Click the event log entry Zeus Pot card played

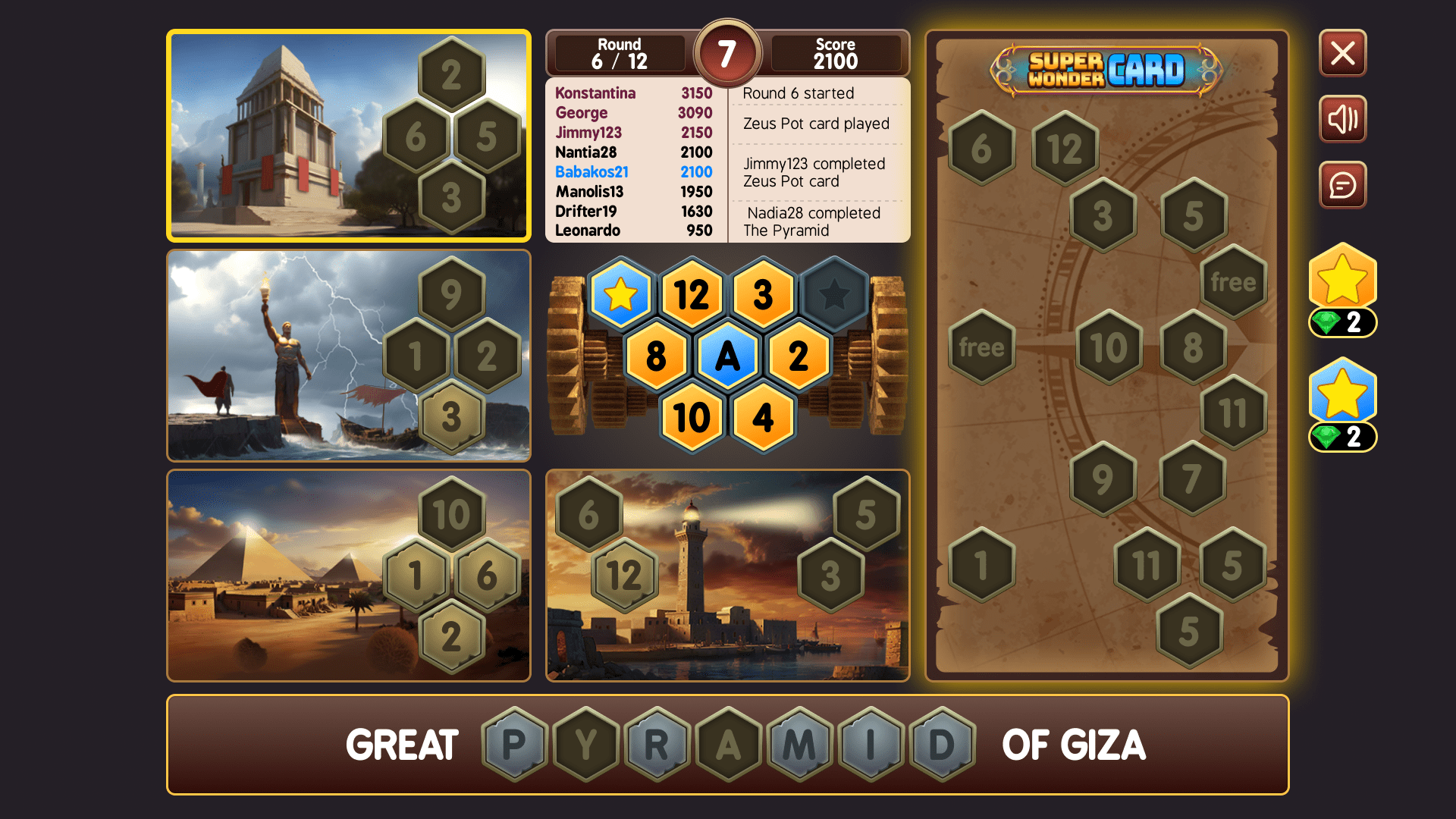click(816, 124)
